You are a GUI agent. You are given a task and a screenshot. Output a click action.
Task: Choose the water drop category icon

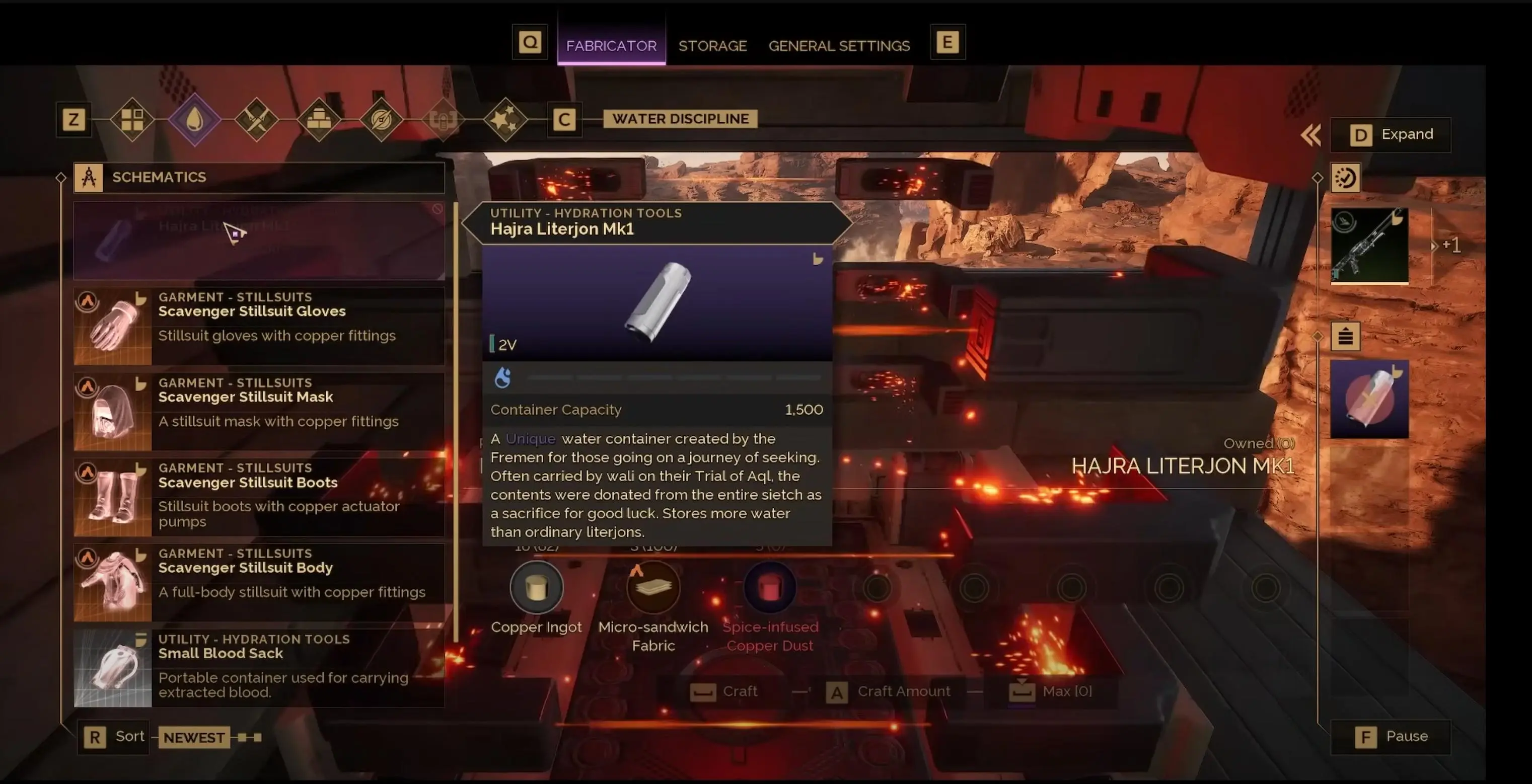194,119
